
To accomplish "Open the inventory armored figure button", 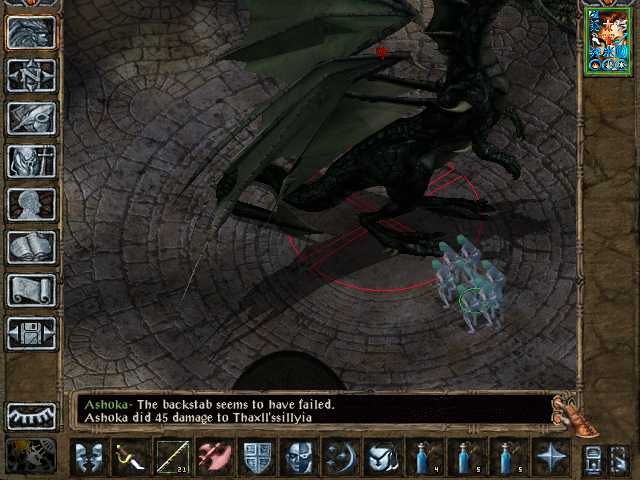I will 31,160.
